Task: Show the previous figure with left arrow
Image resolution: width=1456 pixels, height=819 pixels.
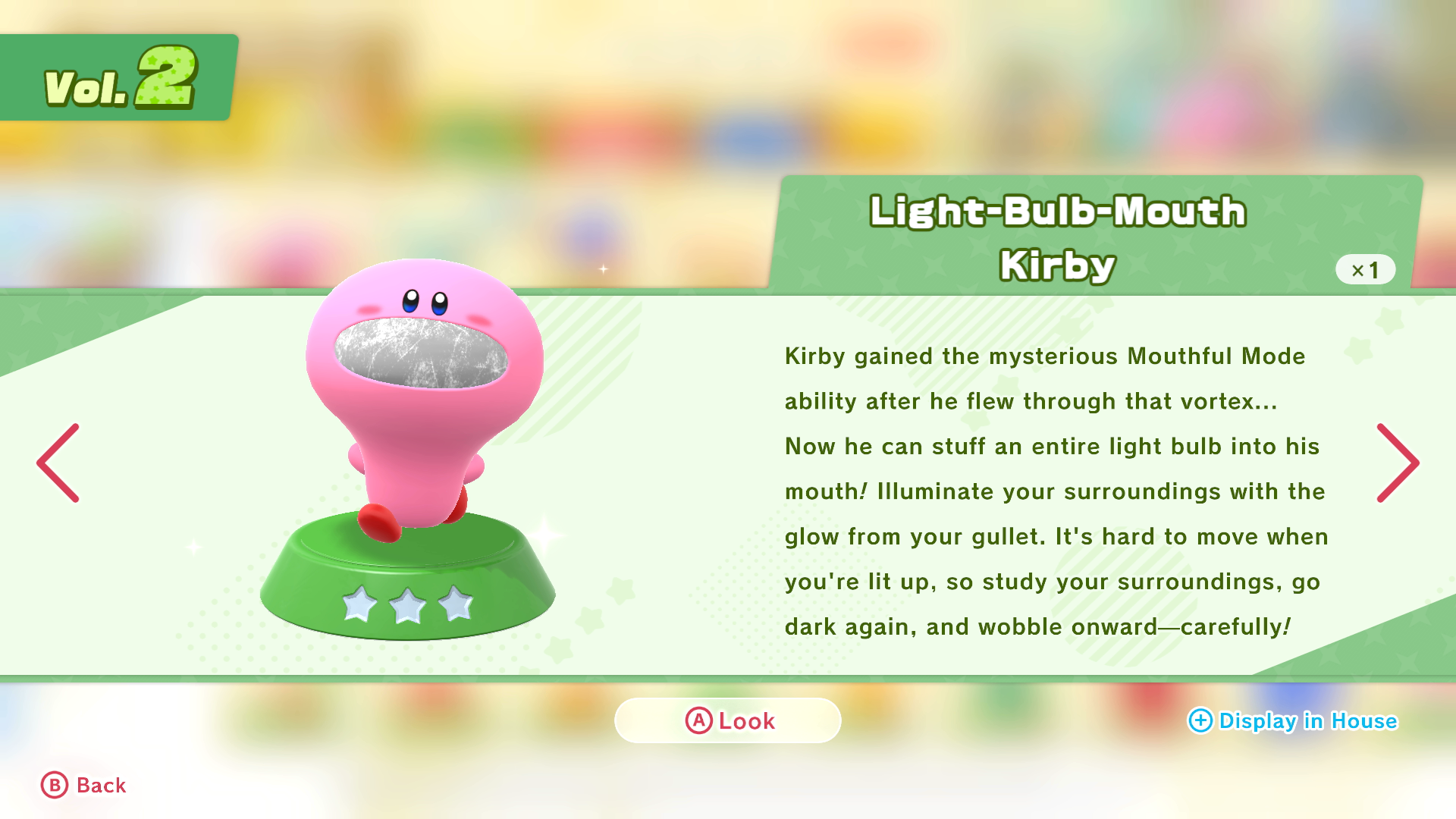Action: 58,463
